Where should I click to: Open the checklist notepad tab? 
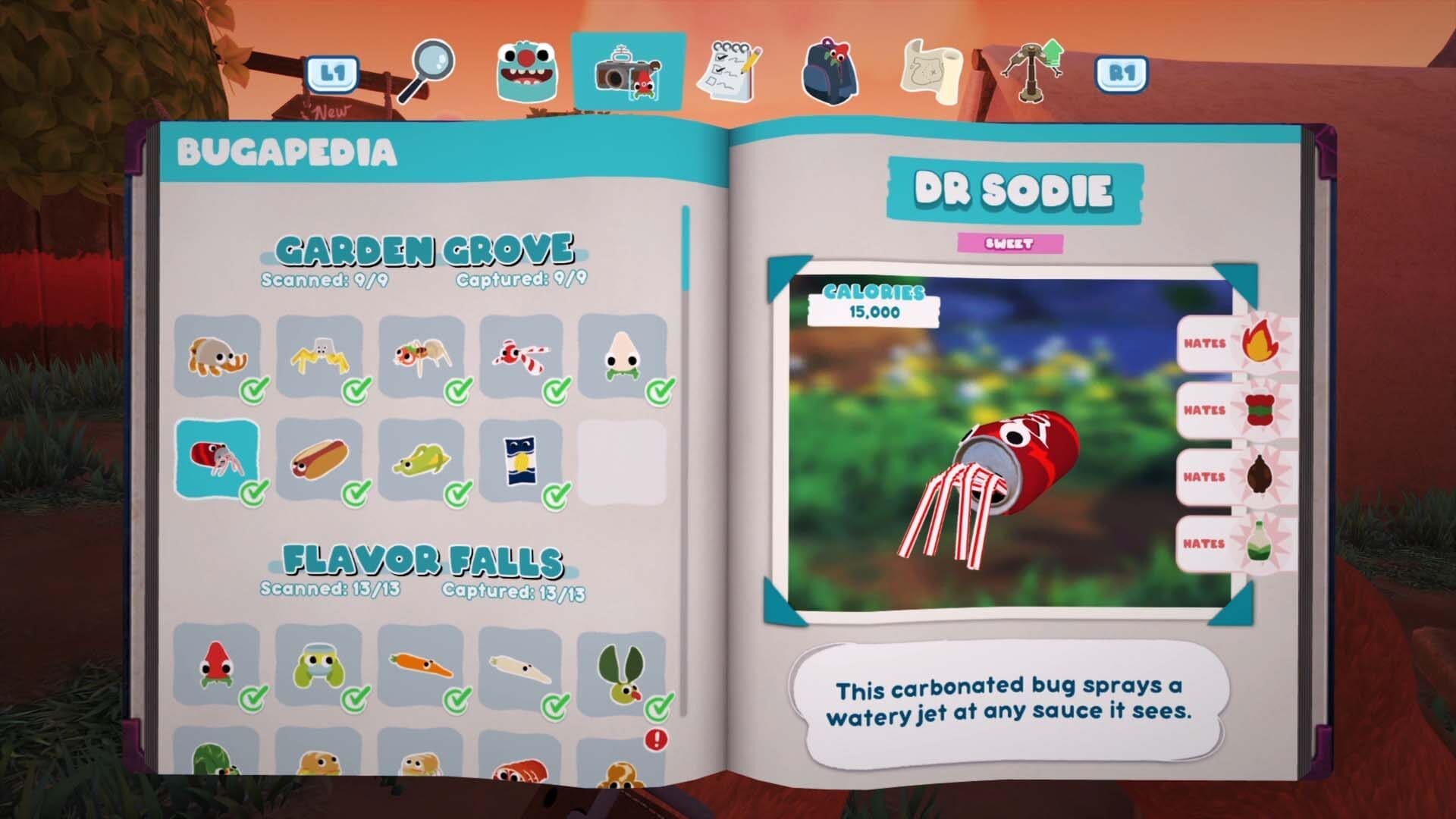(x=730, y=72)
